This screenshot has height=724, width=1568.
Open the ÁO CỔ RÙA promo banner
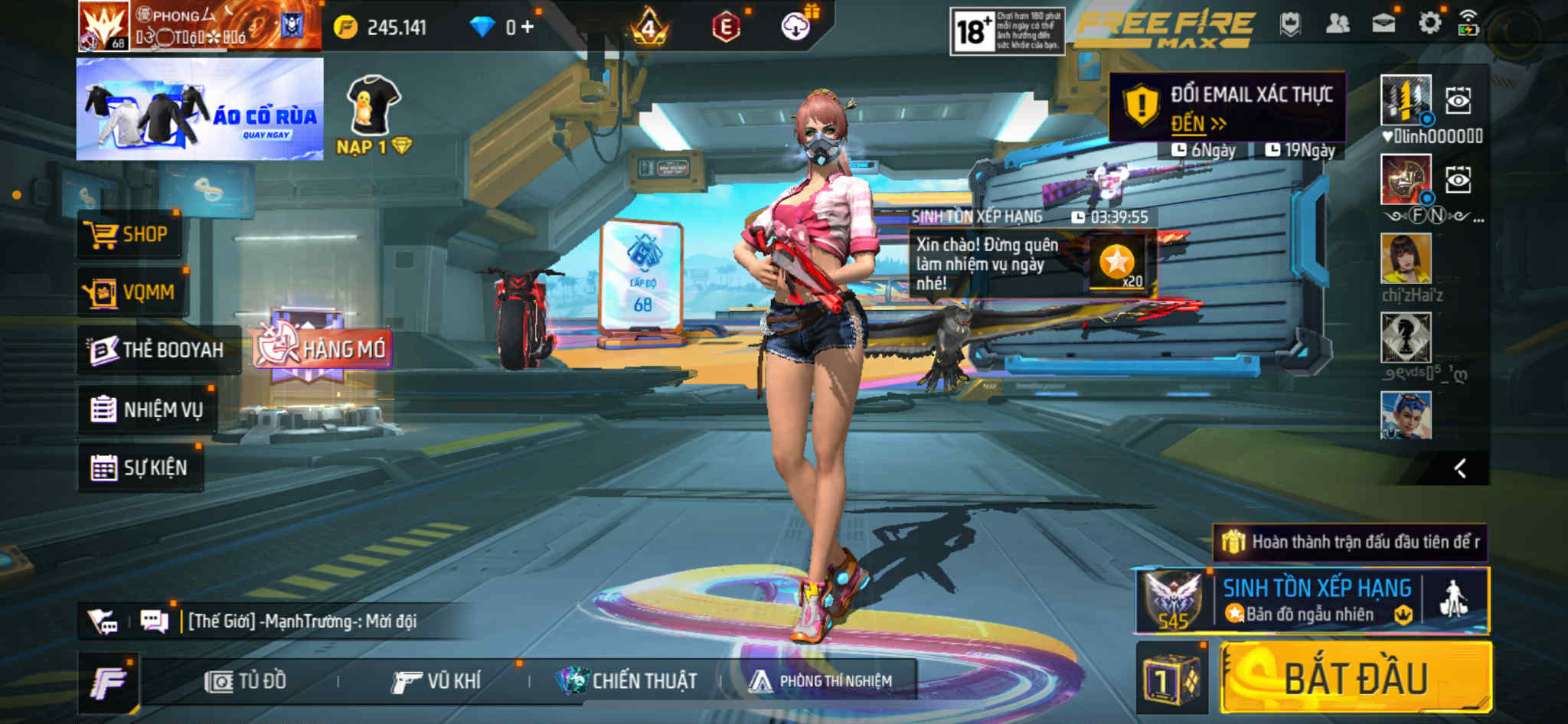tap(200, 109)
